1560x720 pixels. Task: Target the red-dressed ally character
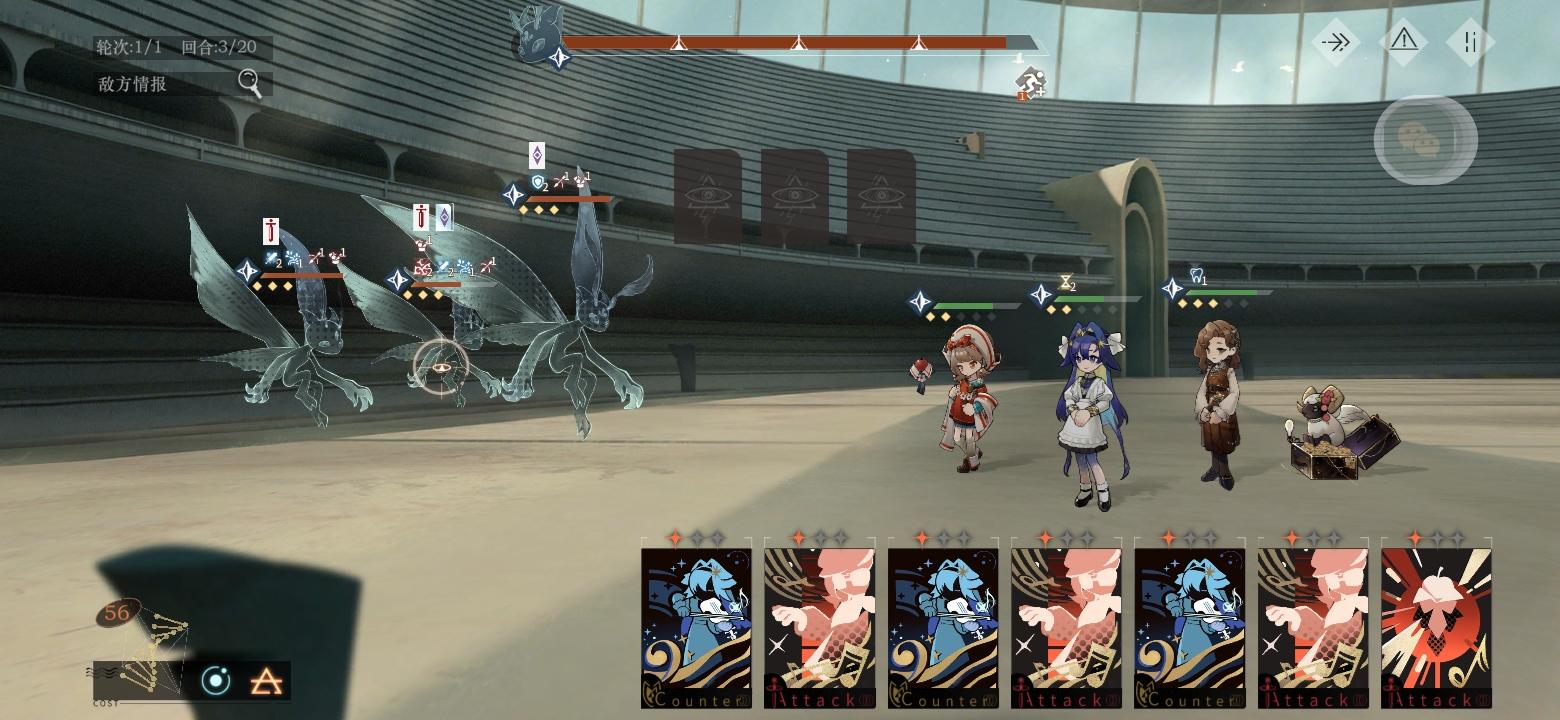pos(968,400)
